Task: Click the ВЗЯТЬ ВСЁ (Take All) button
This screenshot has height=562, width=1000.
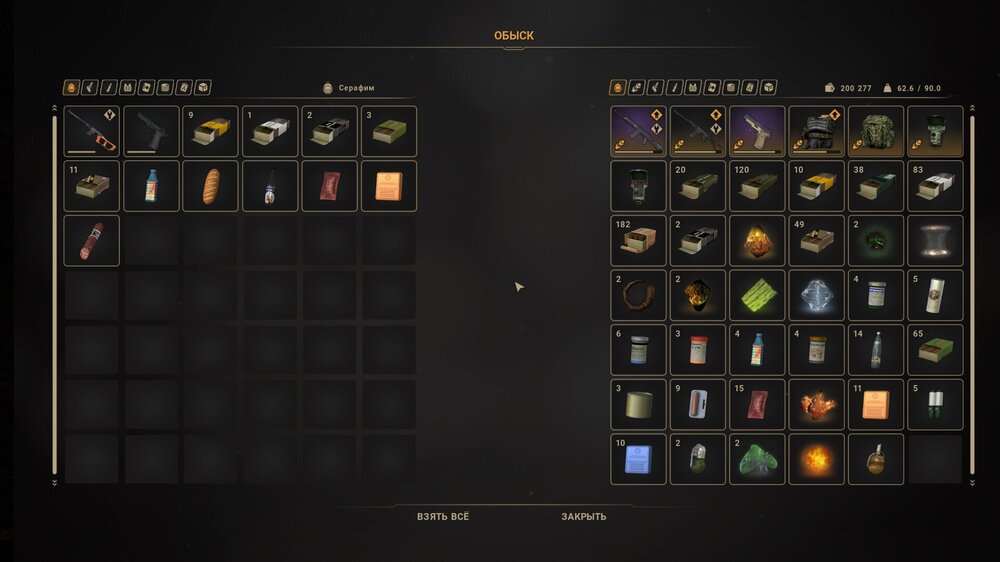Action: coord(443,517)
